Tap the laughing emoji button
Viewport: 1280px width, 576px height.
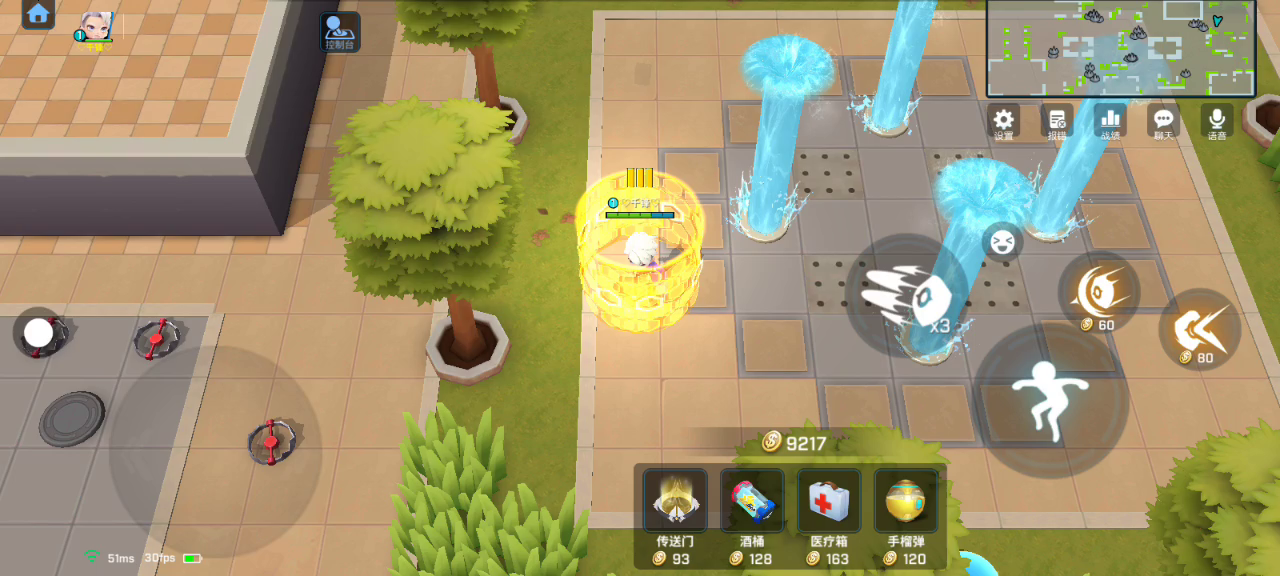(1000, 242)
